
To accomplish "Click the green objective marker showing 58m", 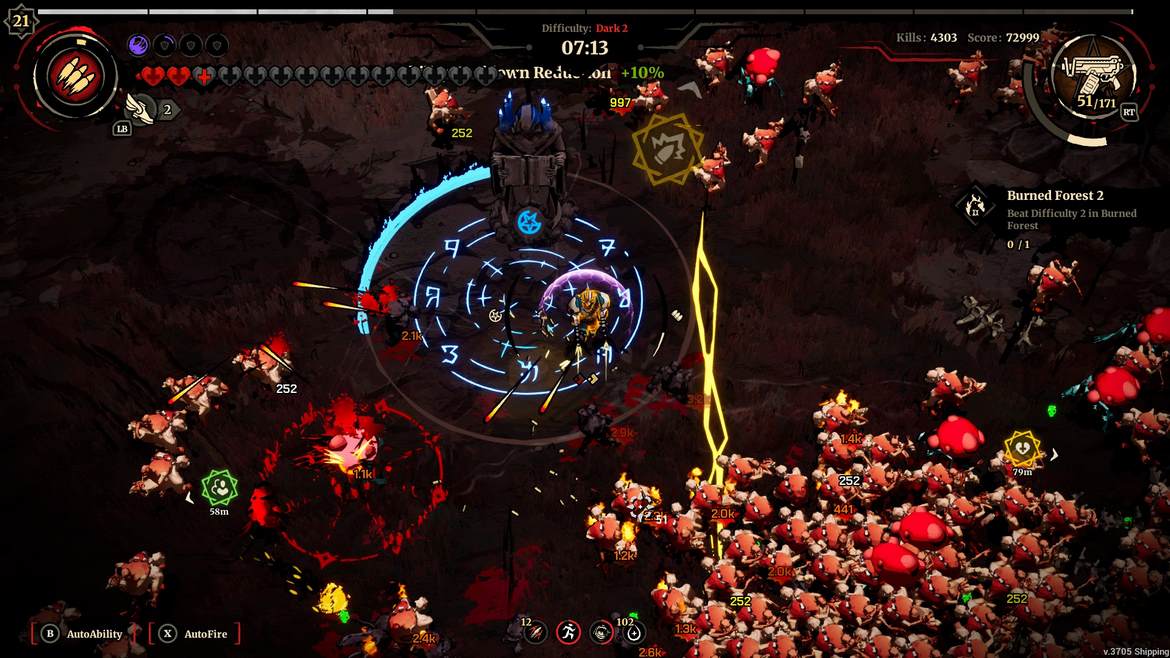I will coord(219,487).
